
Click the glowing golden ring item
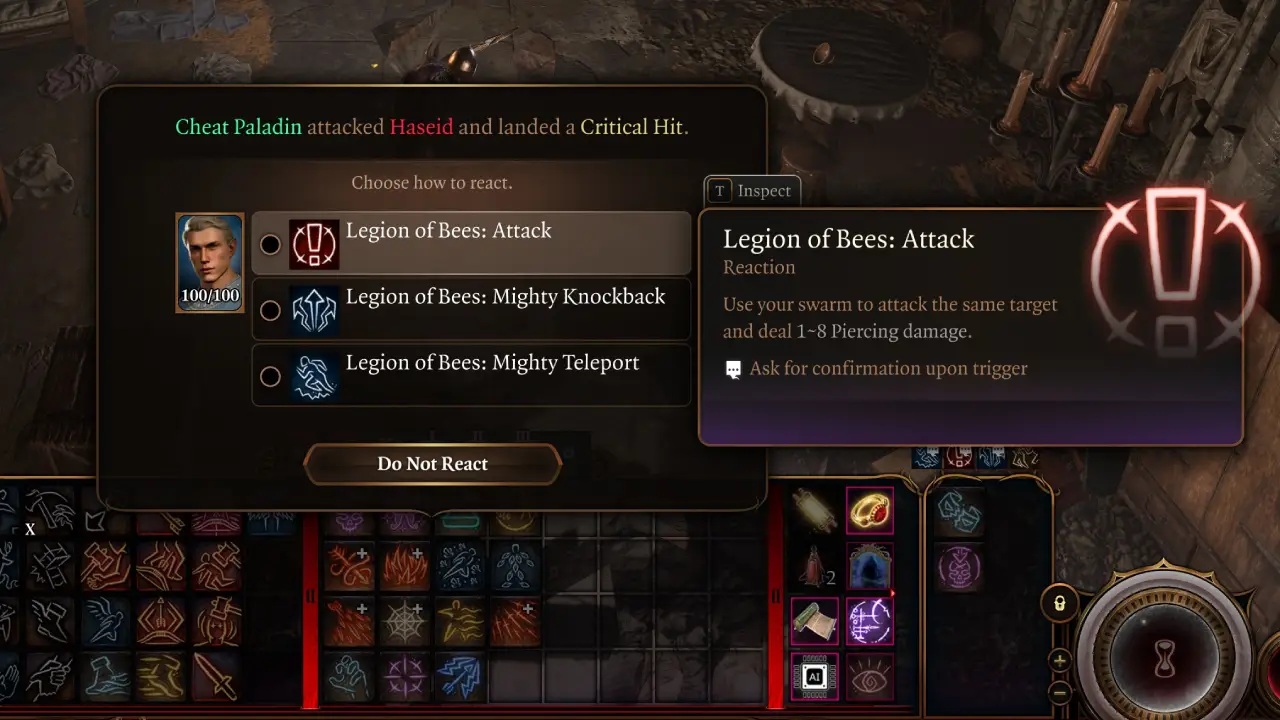tap(869, 512)
